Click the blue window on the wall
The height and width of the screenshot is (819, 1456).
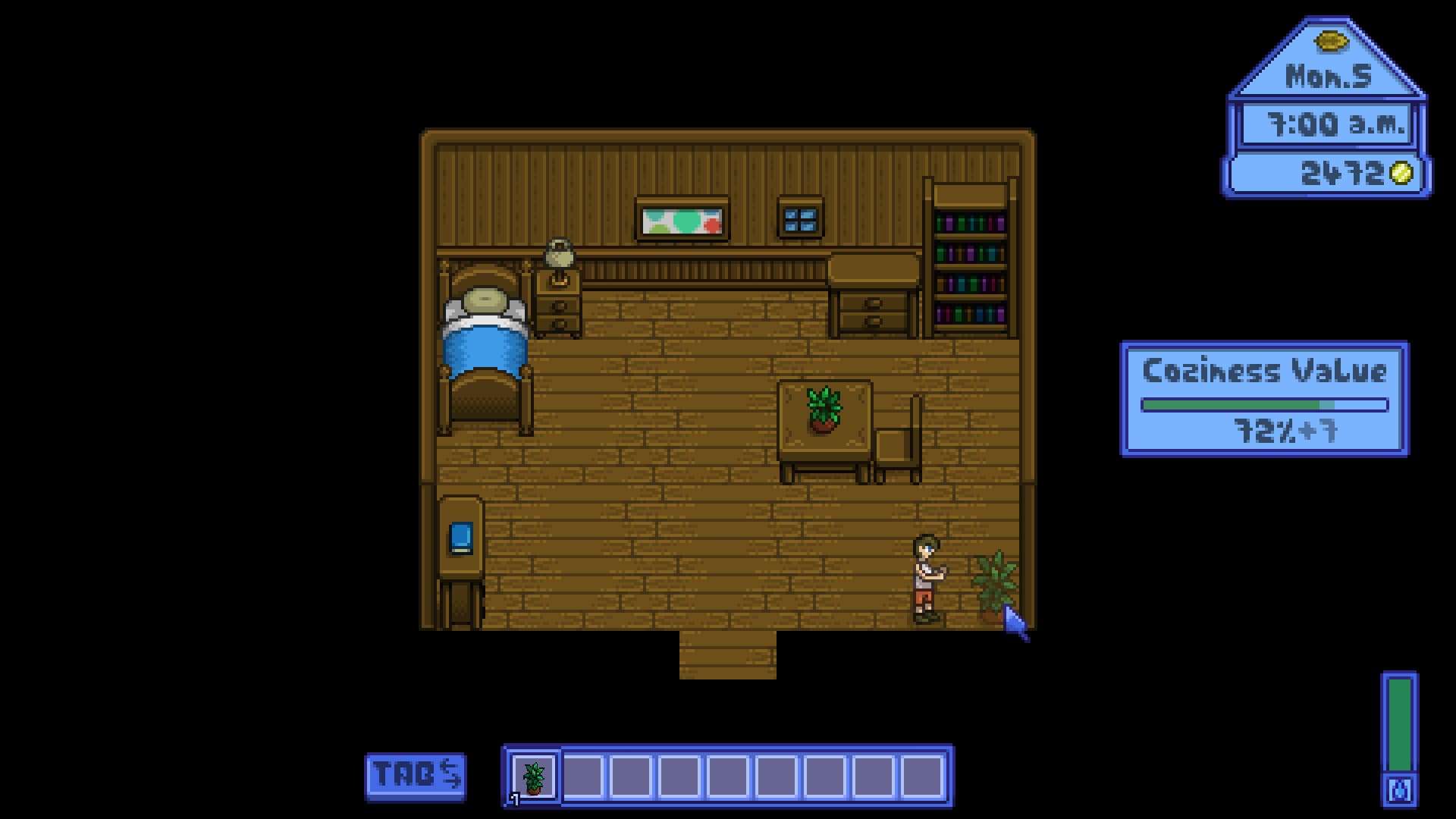pyautogui.click(x=800, y=220)
